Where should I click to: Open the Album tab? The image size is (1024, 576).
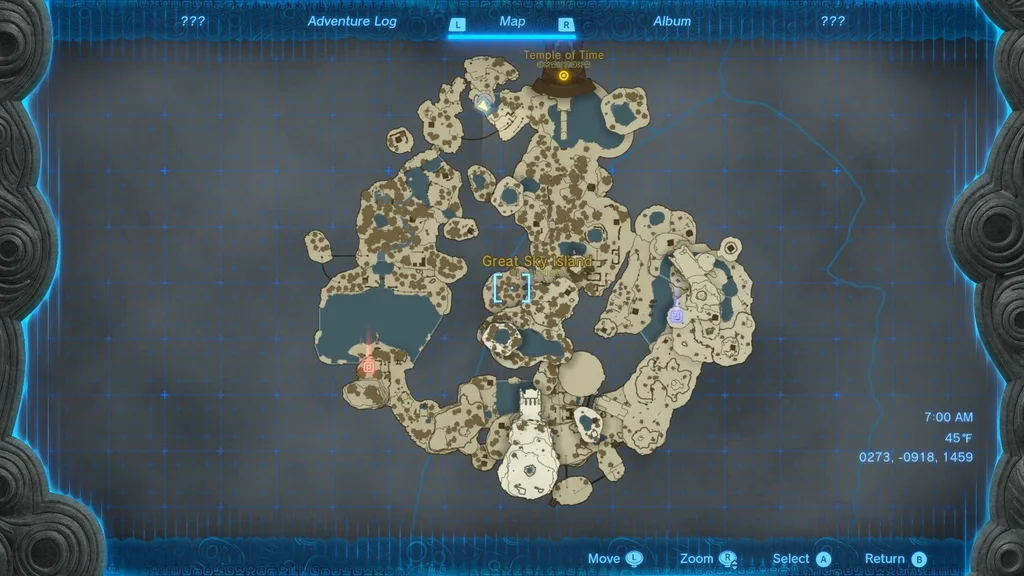(x=672, y=21)
